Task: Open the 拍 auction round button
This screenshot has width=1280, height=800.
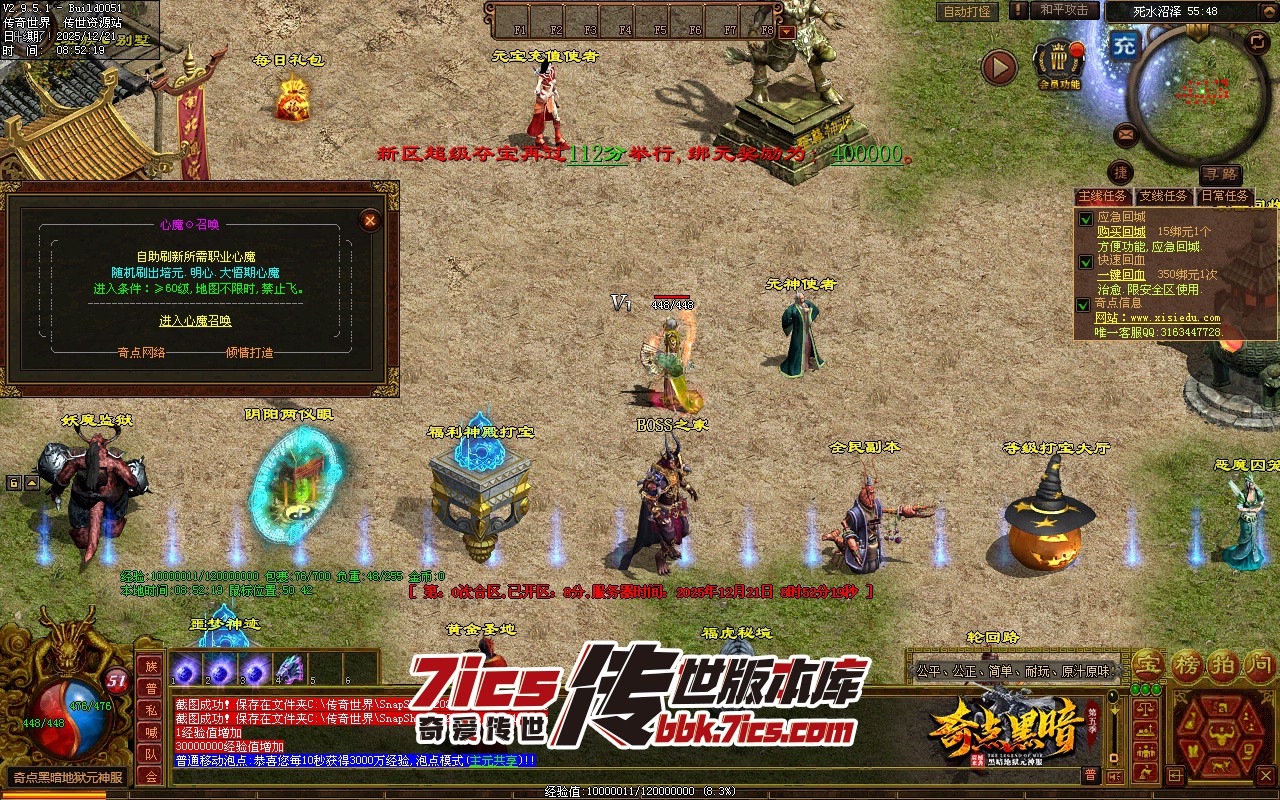Action: pyautogui.click(x=1224, y=663)
